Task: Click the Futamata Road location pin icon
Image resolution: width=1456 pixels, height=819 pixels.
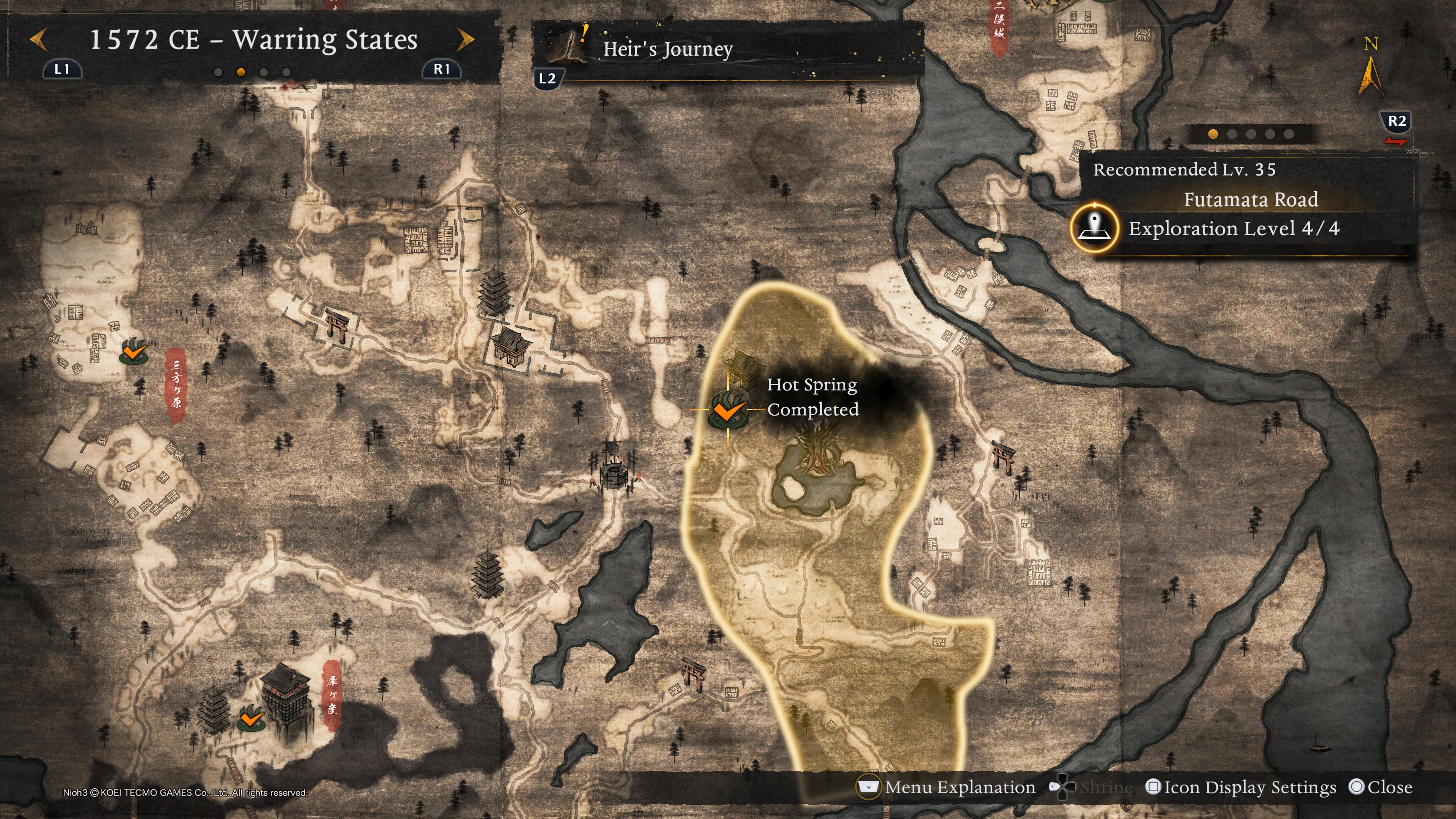Action: pyautogui.click(x=1094, y=228)
